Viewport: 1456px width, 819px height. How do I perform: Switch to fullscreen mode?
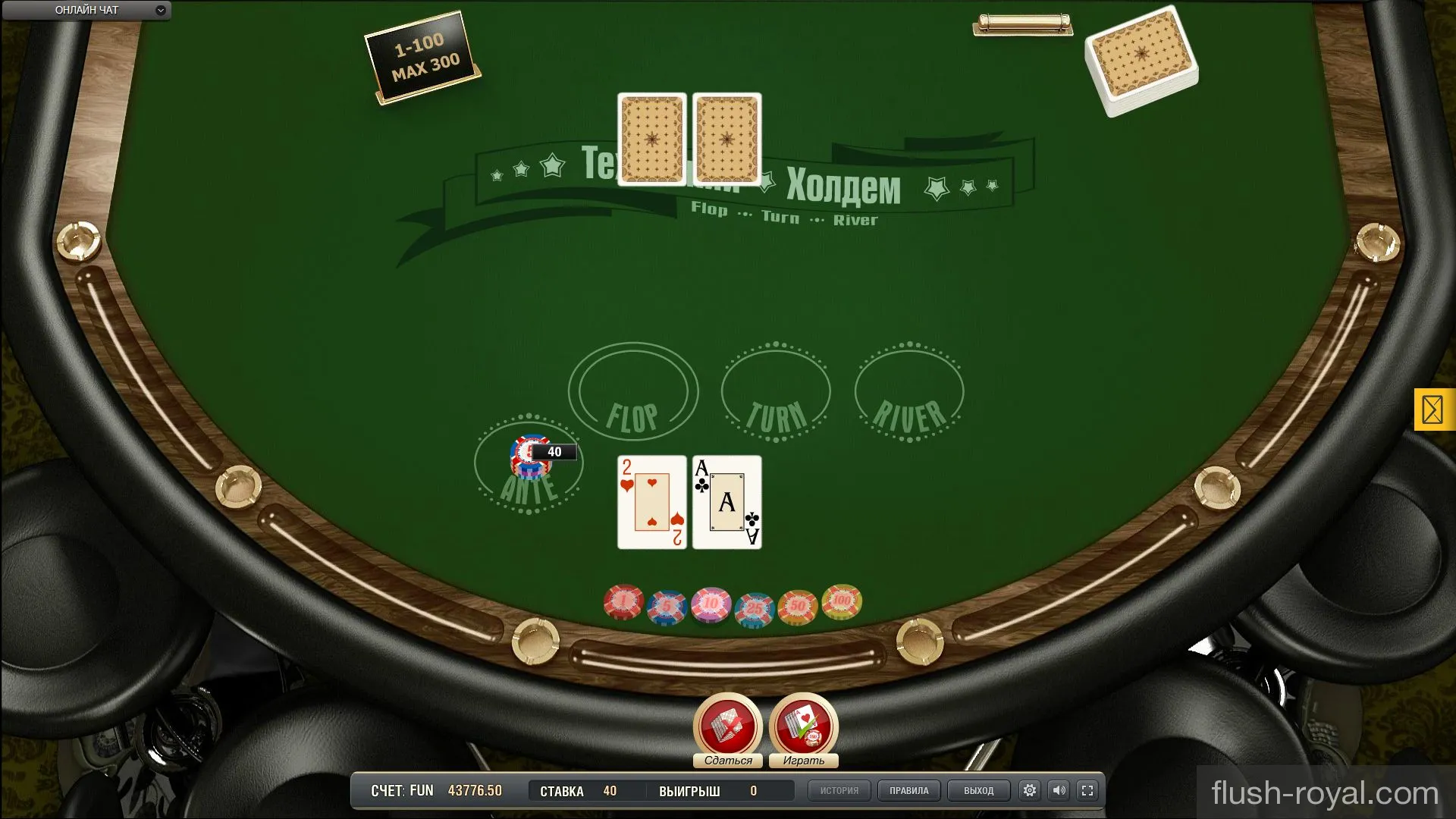(x=1087, y=790)
